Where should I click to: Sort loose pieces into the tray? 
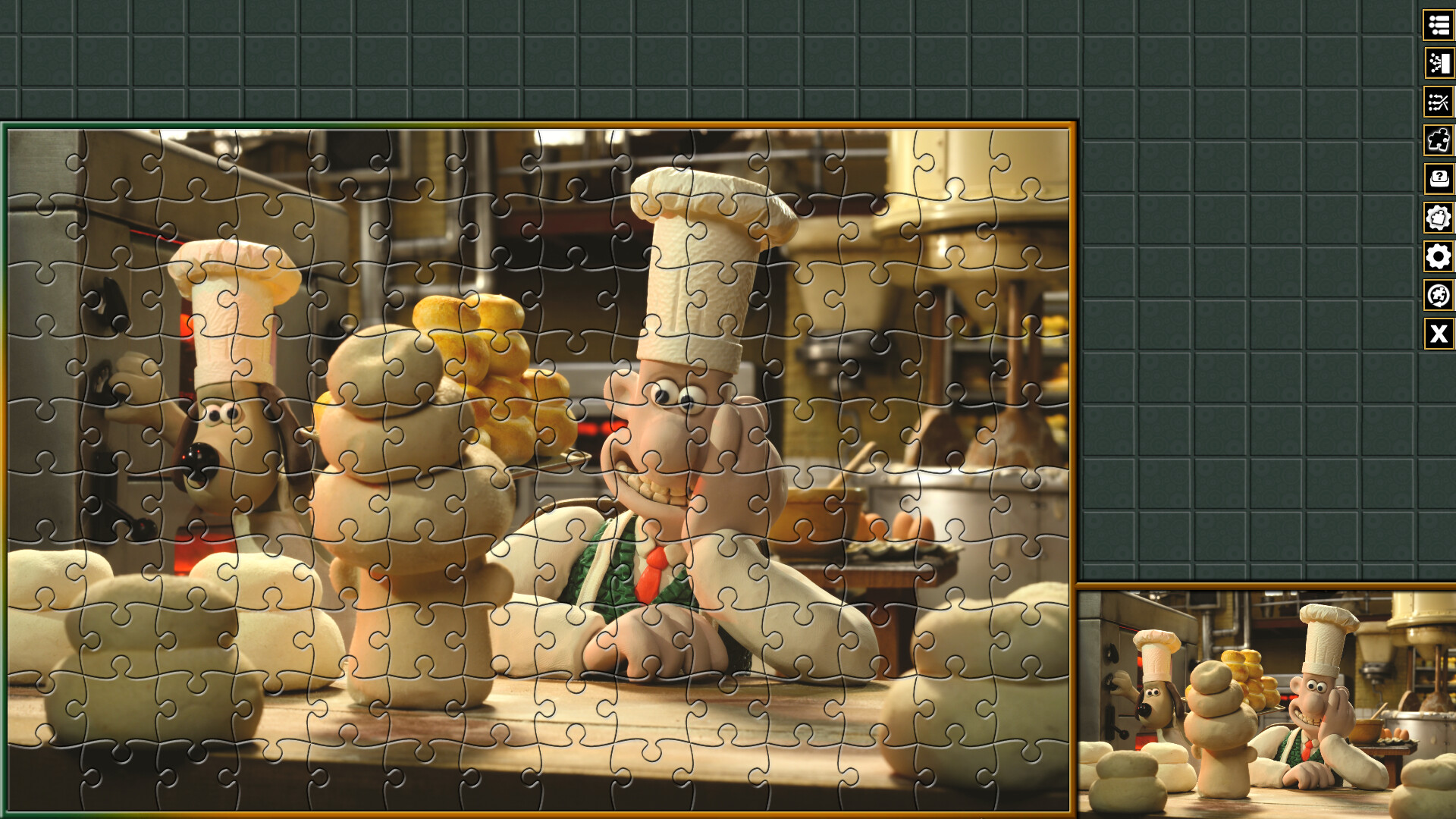pos(1439,62)
